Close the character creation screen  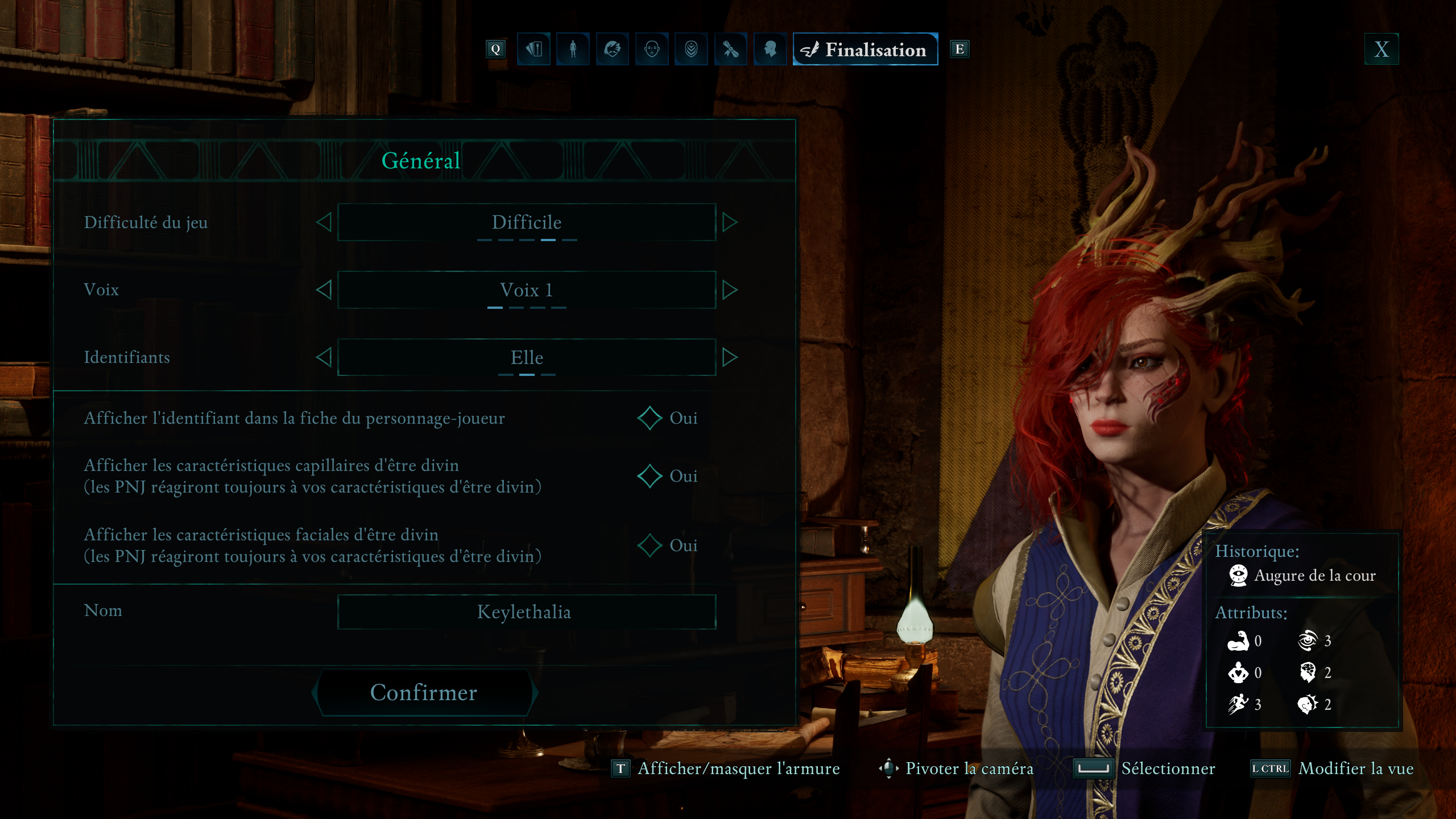[1381, 49]
